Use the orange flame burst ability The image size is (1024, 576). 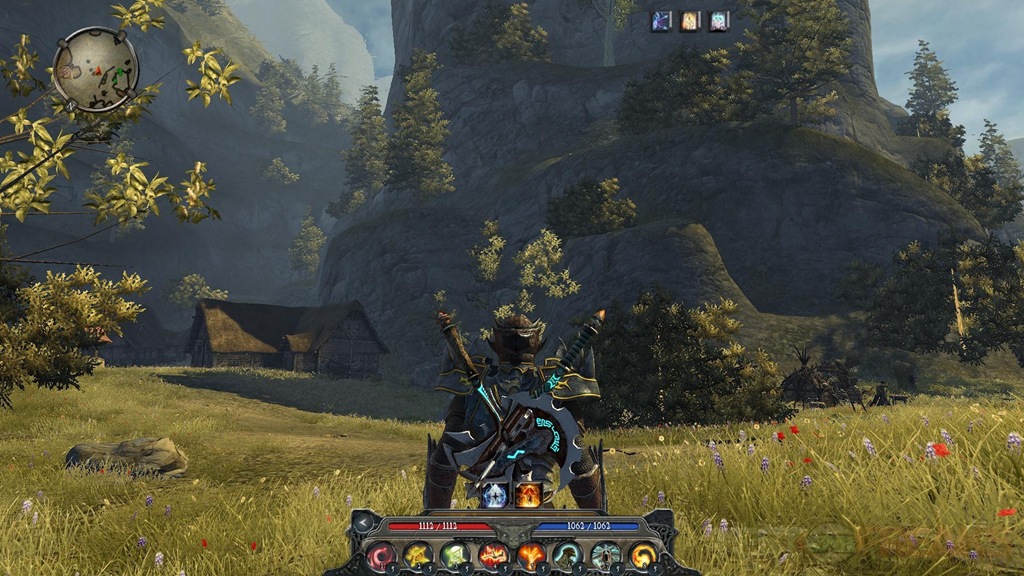click(530, 555)
